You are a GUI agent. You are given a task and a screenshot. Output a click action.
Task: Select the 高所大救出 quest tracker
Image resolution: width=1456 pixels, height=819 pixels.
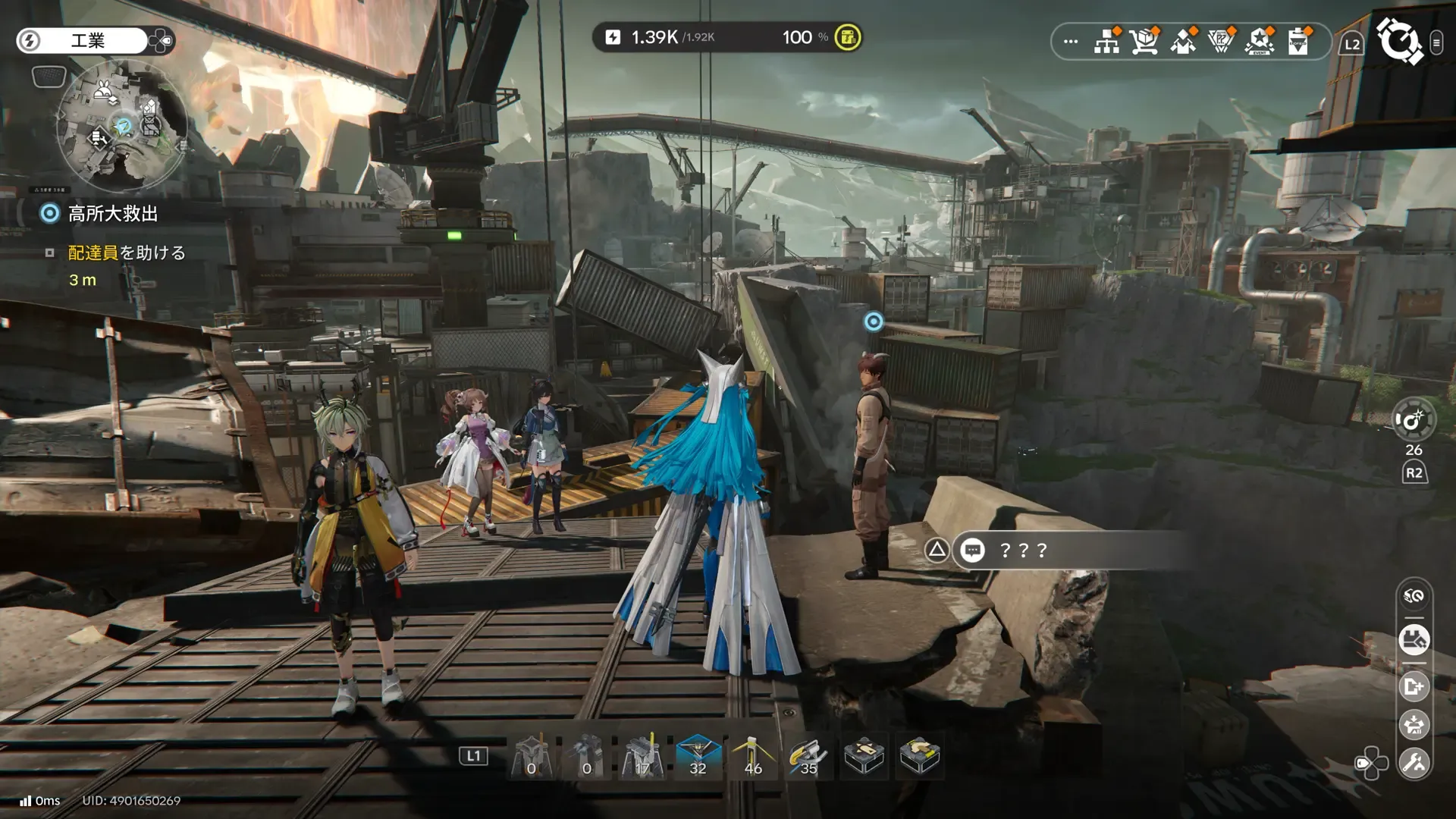tap(112, 214)
